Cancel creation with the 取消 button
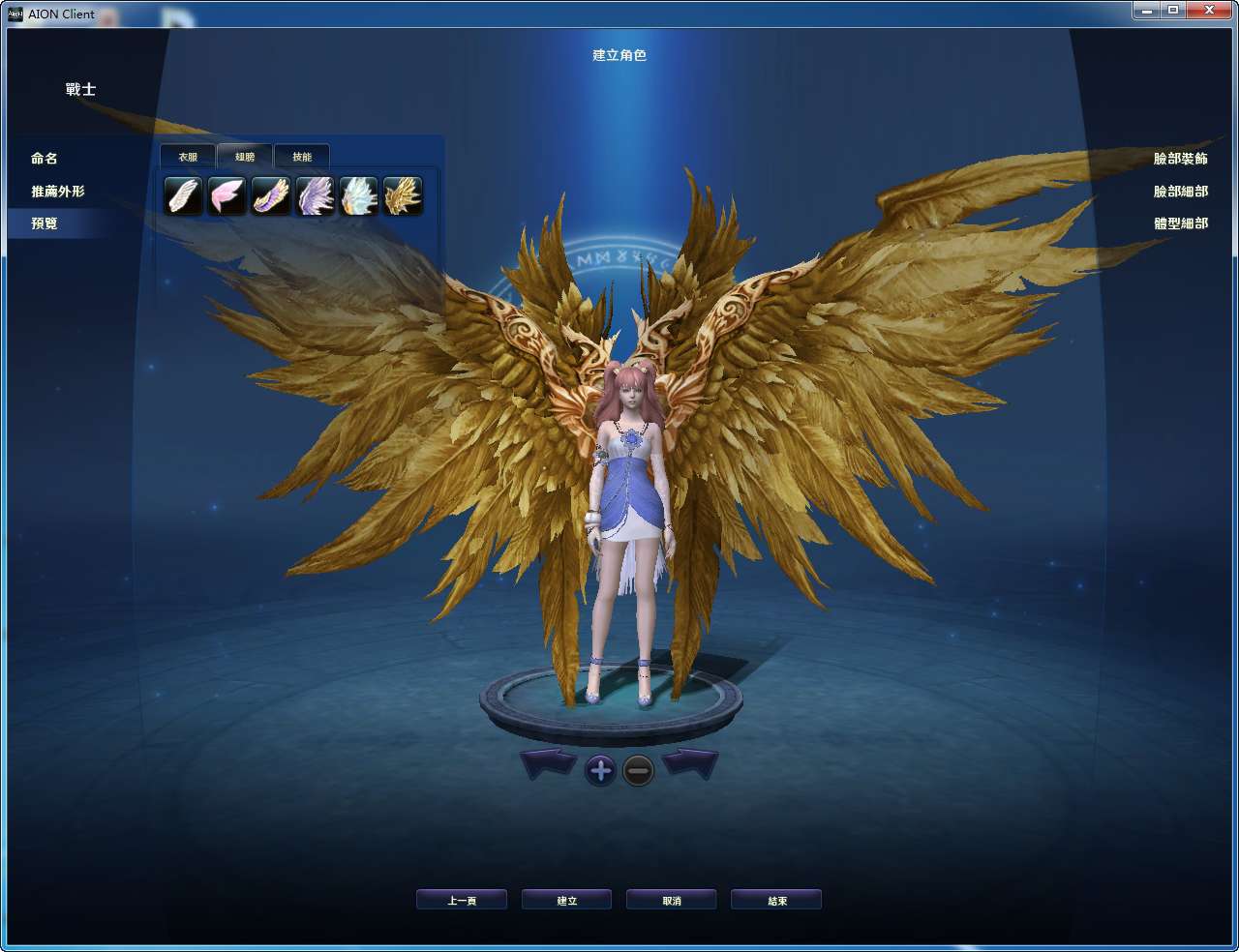 672,899
